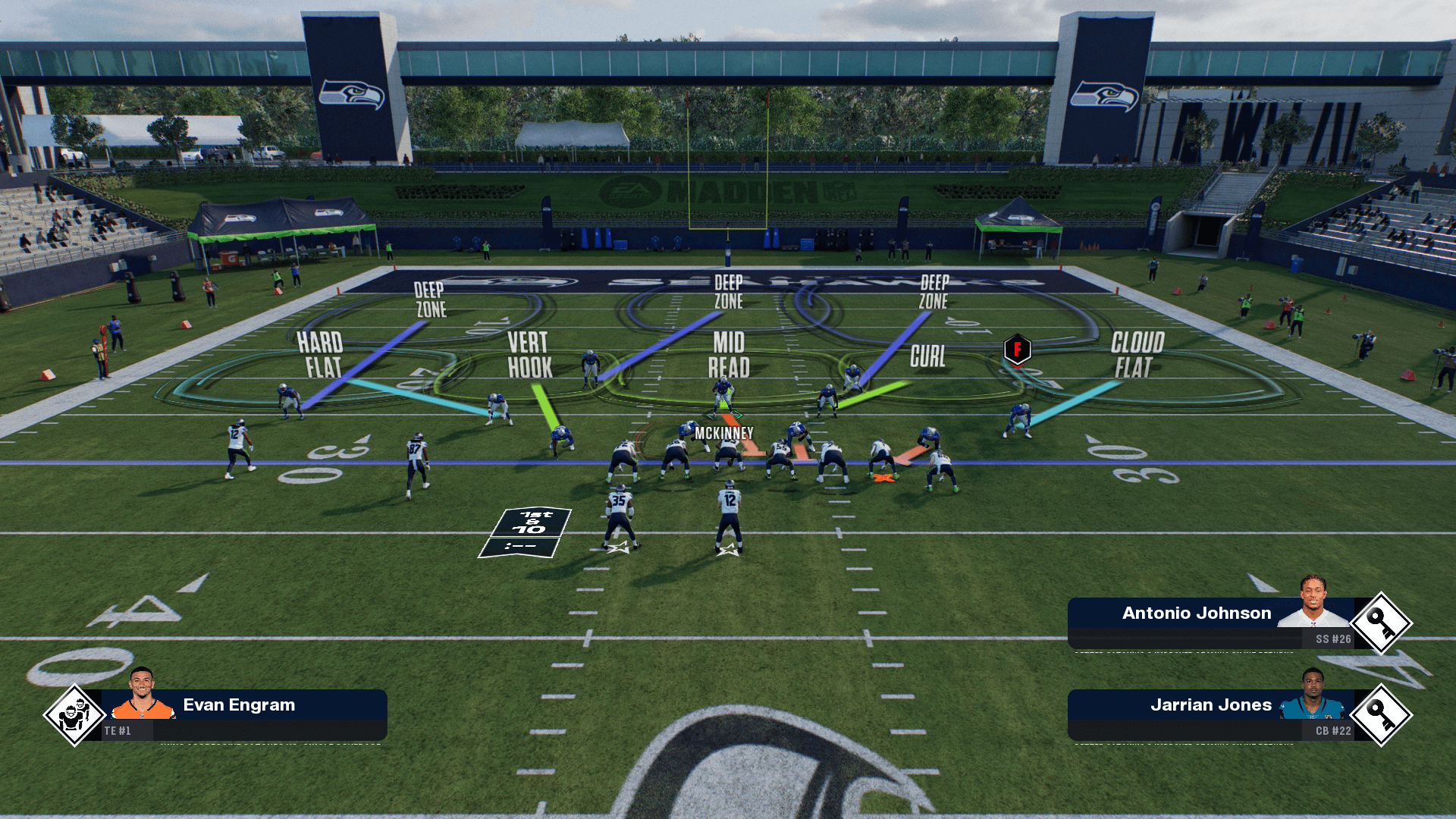This screenshot has width=1456, height=819.
Task: Click the key icon beside Antonio Johnson
Action: pos(1381,623)
